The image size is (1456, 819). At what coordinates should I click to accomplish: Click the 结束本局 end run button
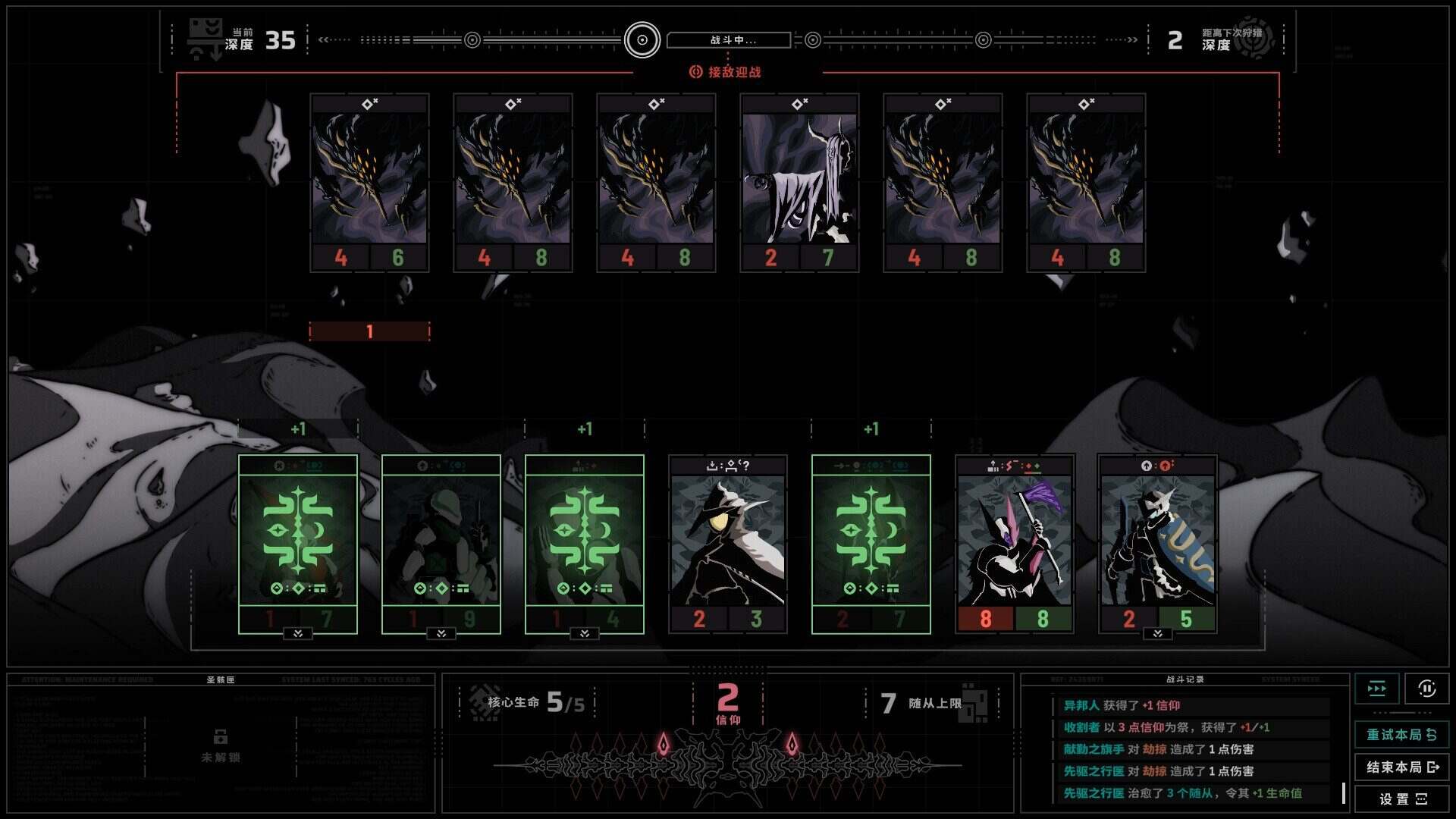click(x=1402, y=767)
